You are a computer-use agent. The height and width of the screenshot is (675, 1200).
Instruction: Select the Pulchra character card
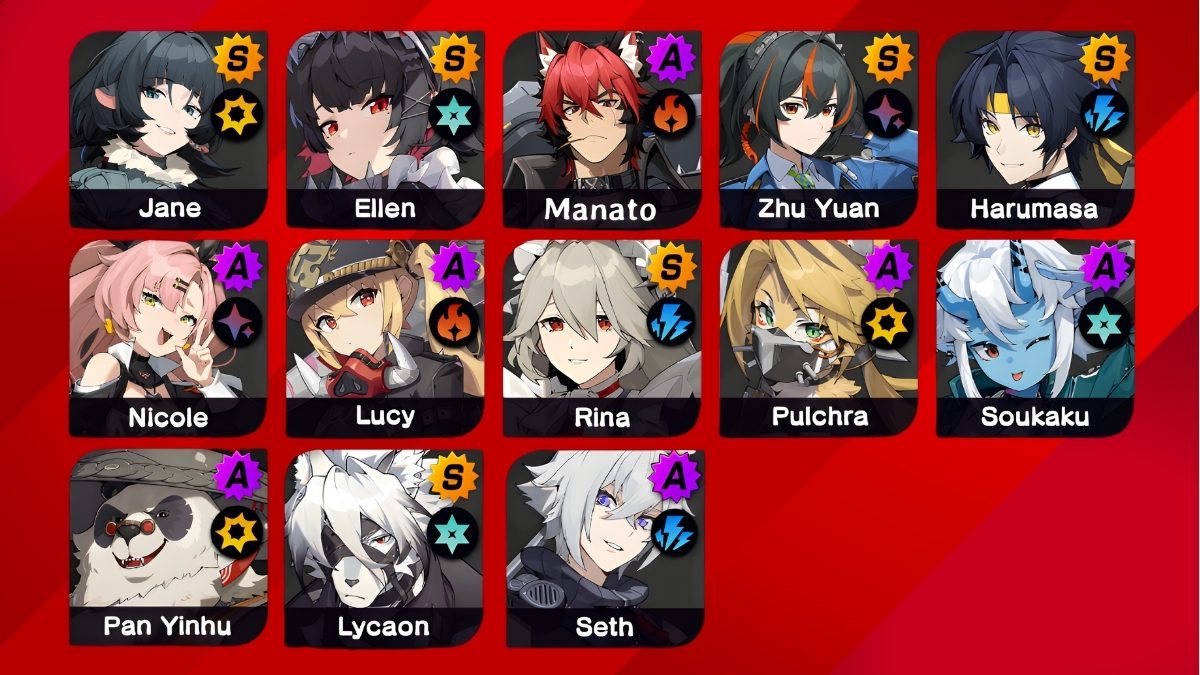click(819, 338)
